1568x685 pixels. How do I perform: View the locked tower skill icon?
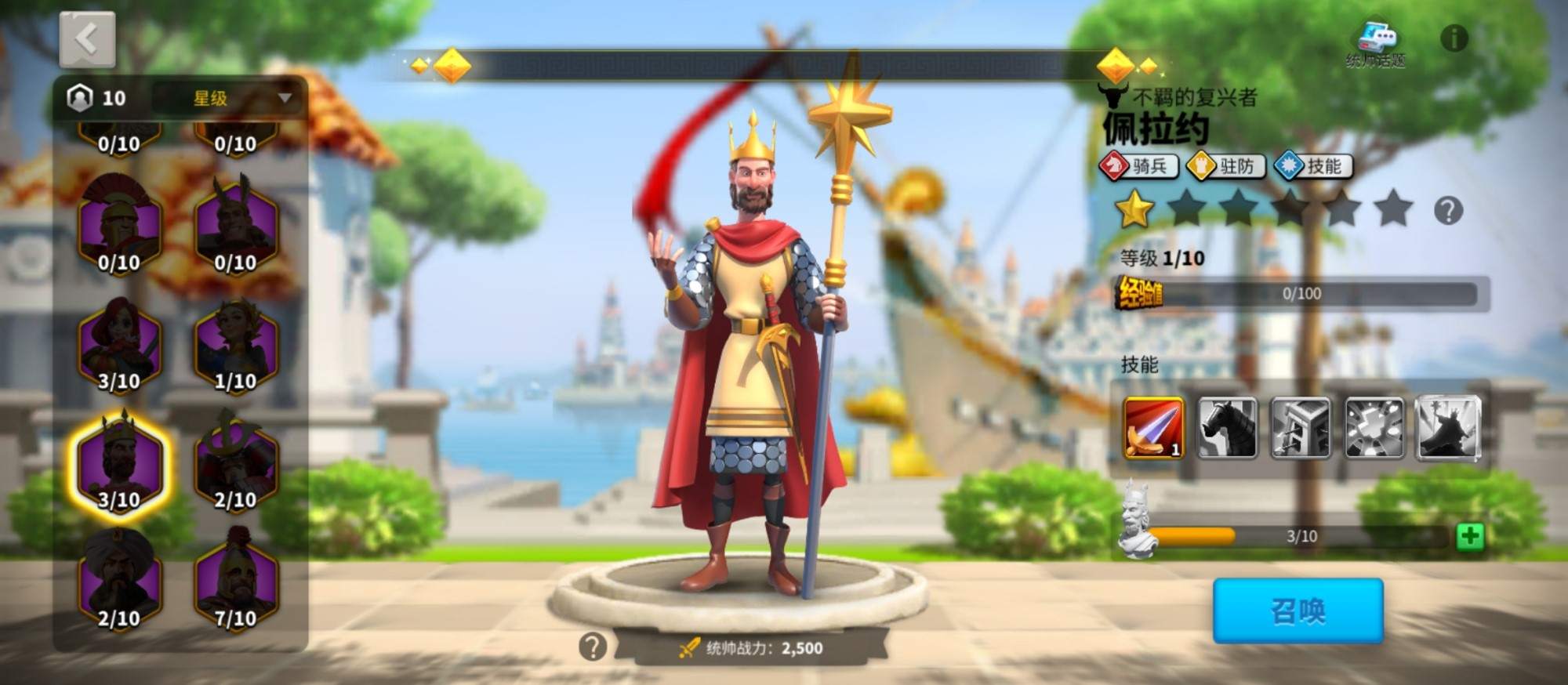click(1300, 428)
